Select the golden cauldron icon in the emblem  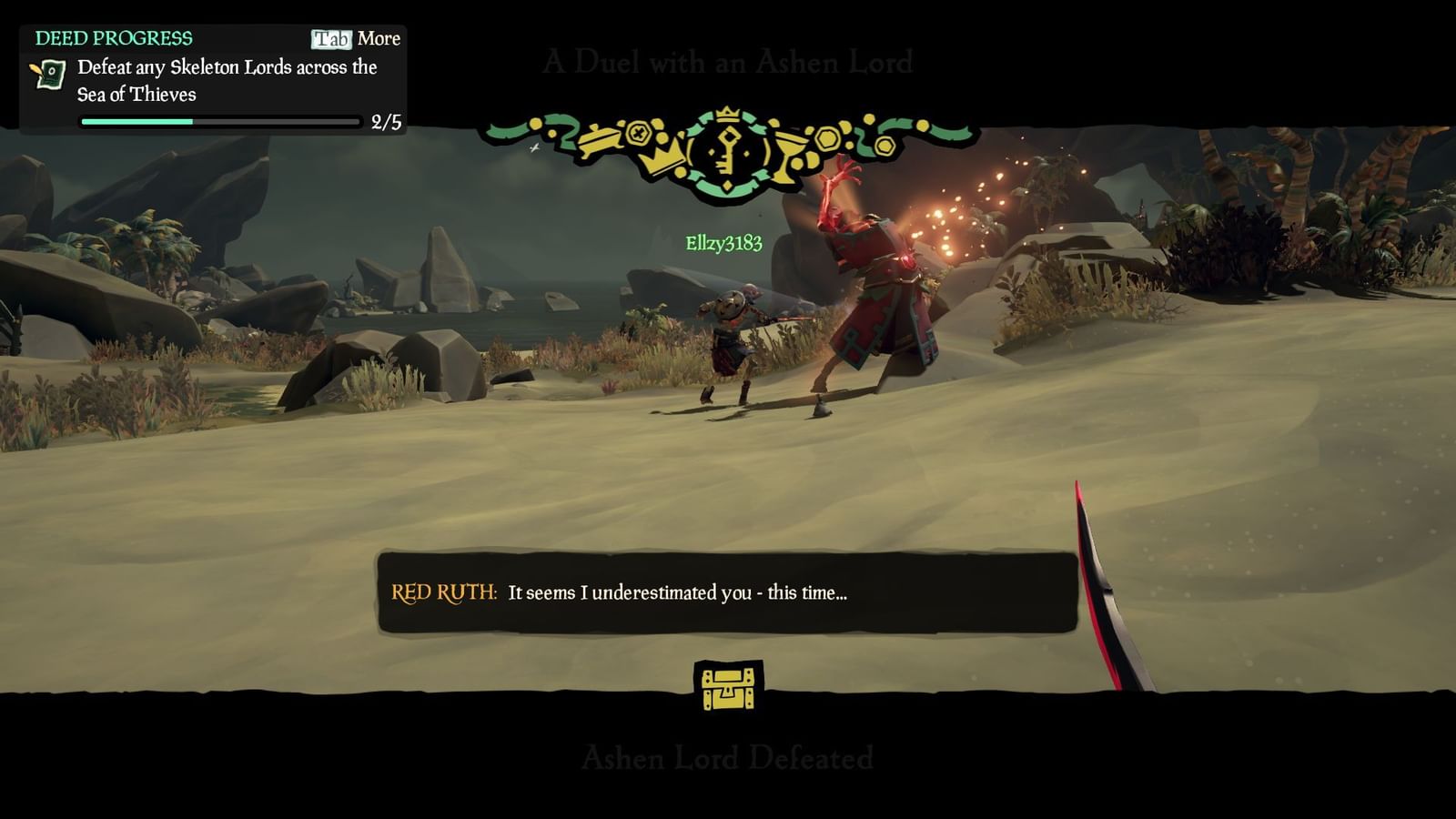pyautogui.click(x=600, y=141)
